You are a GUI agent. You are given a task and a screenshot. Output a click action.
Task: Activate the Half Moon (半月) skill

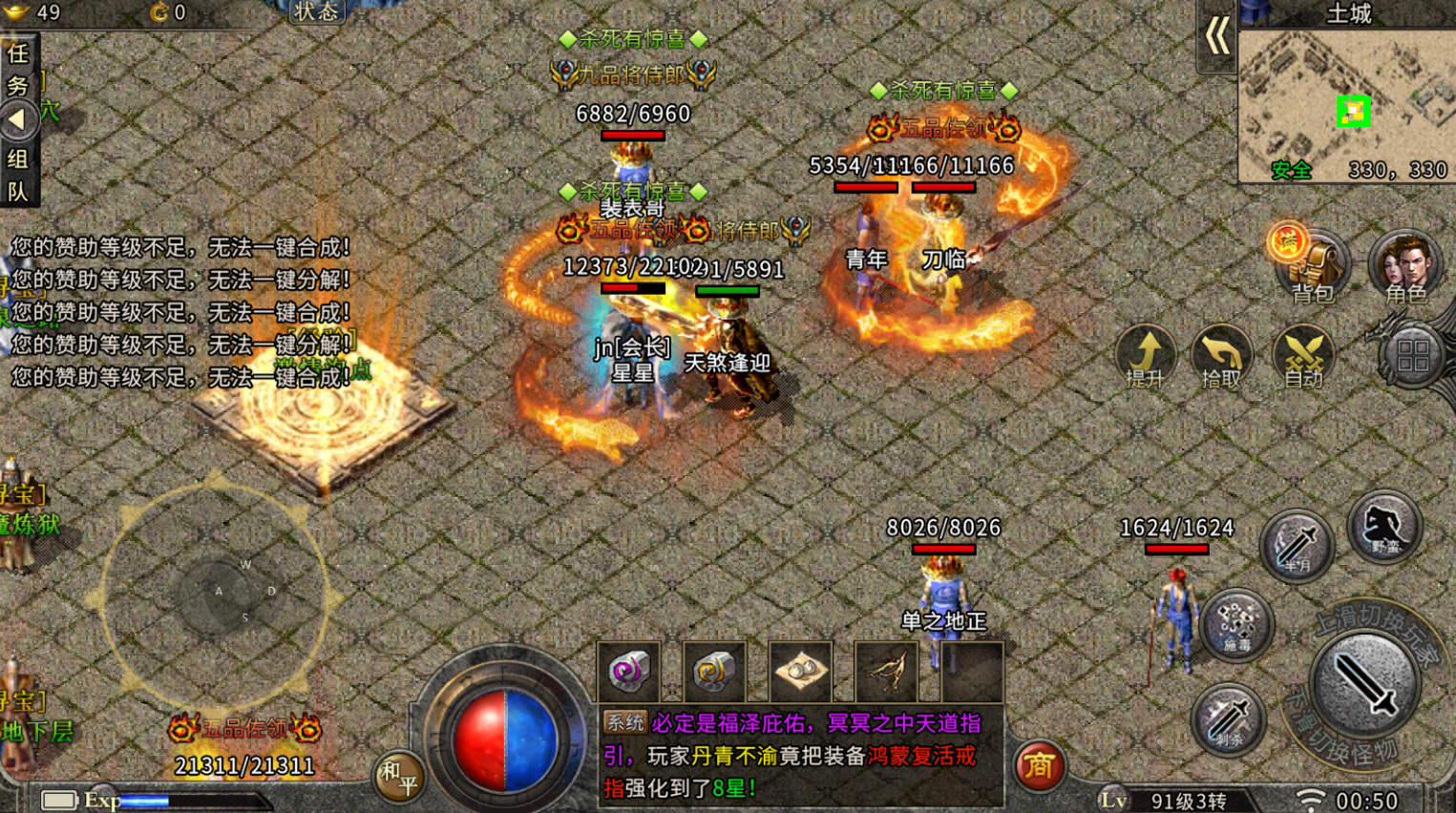[1296, 546]
